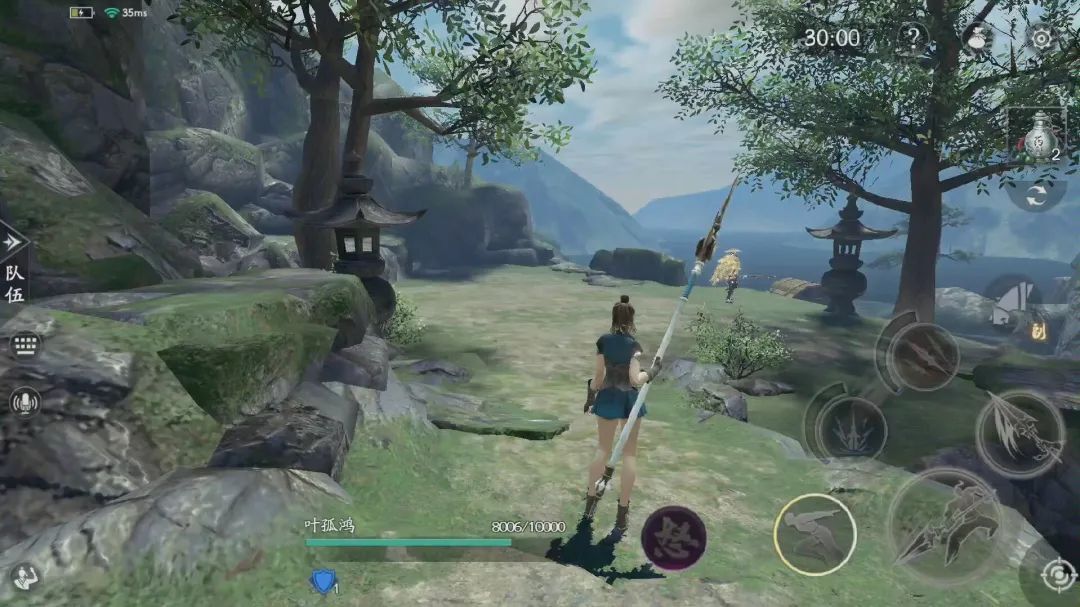Open the keyboard chat input button

25,345
